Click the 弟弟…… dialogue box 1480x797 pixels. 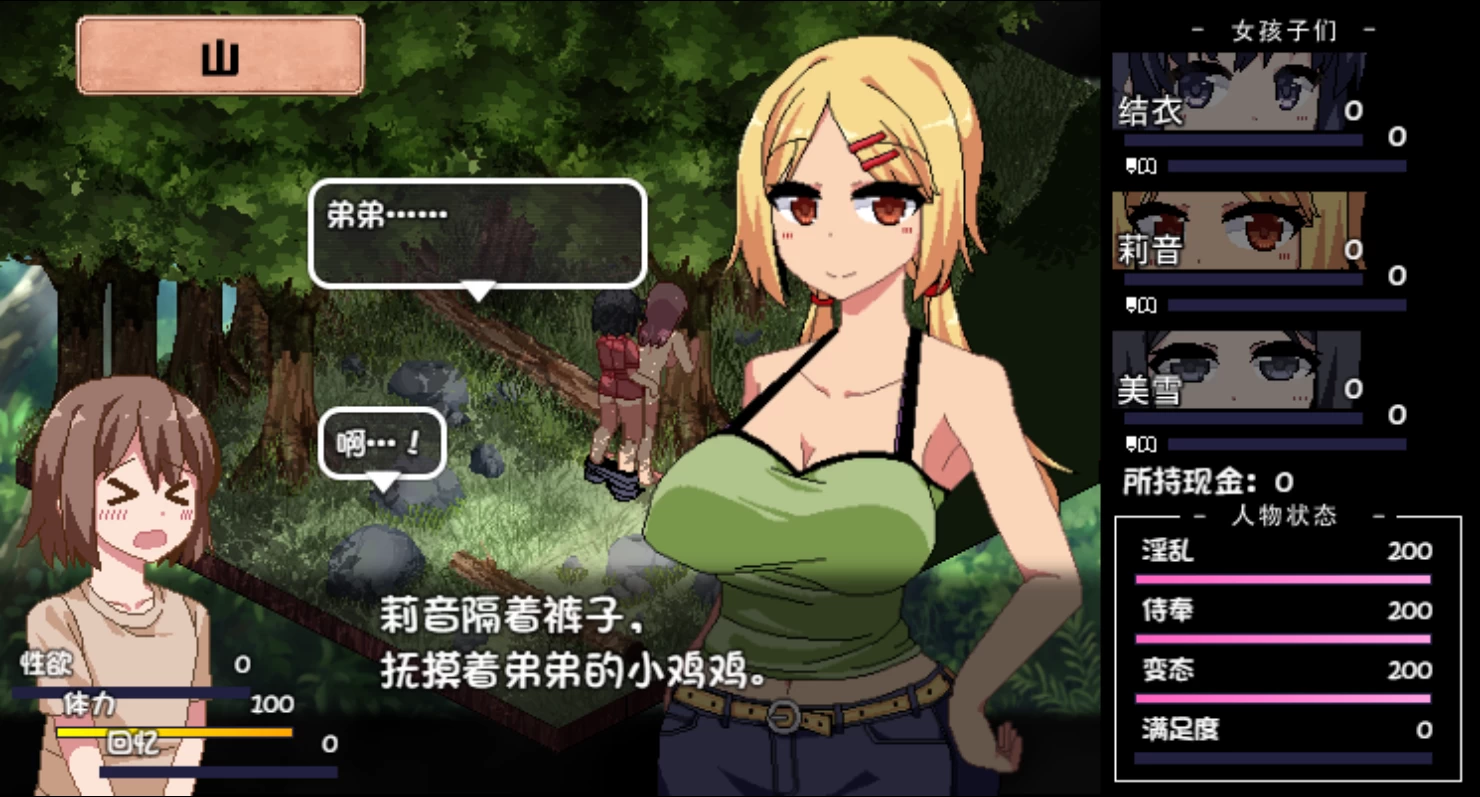coord(478,232)
